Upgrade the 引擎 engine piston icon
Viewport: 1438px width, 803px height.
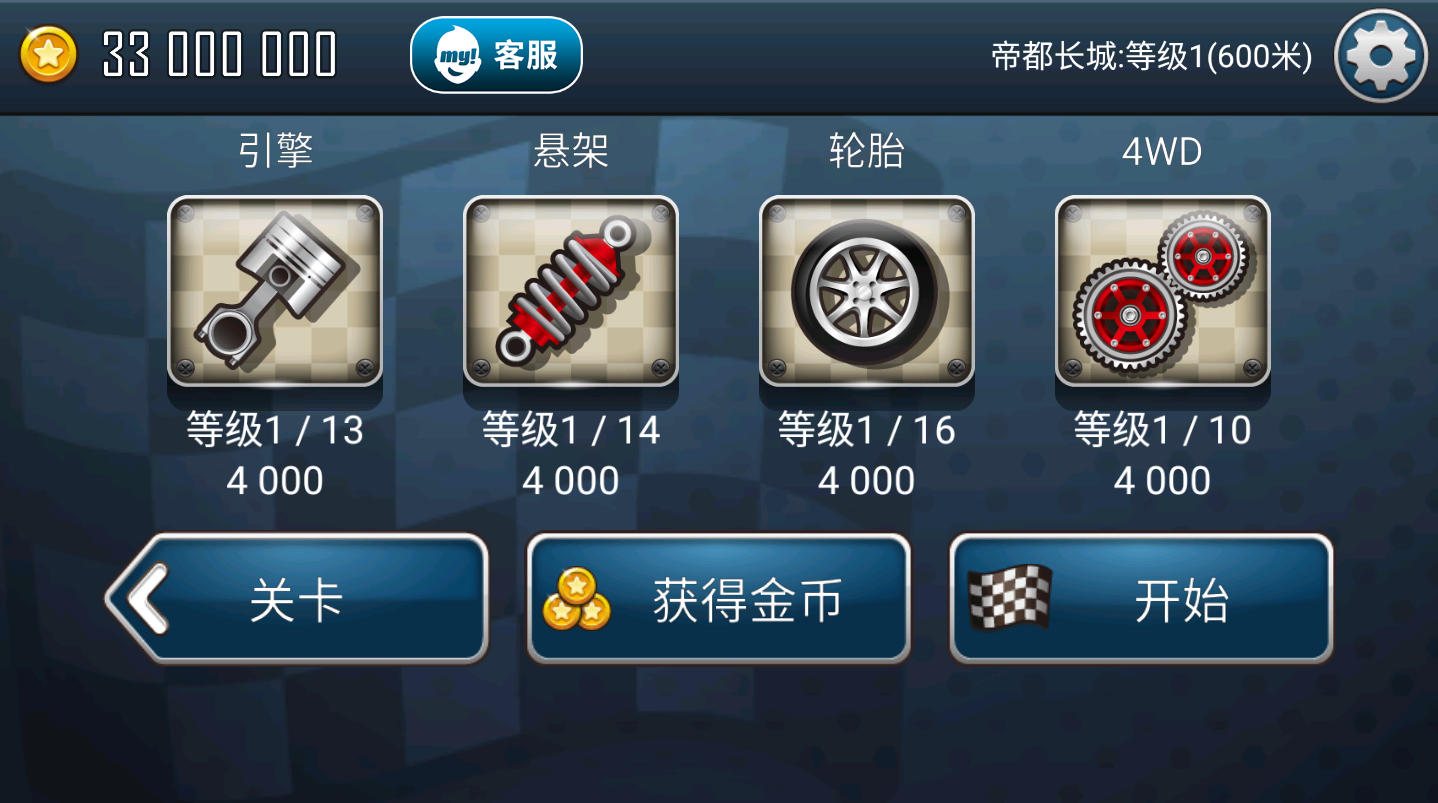click(x=275, y=291)
